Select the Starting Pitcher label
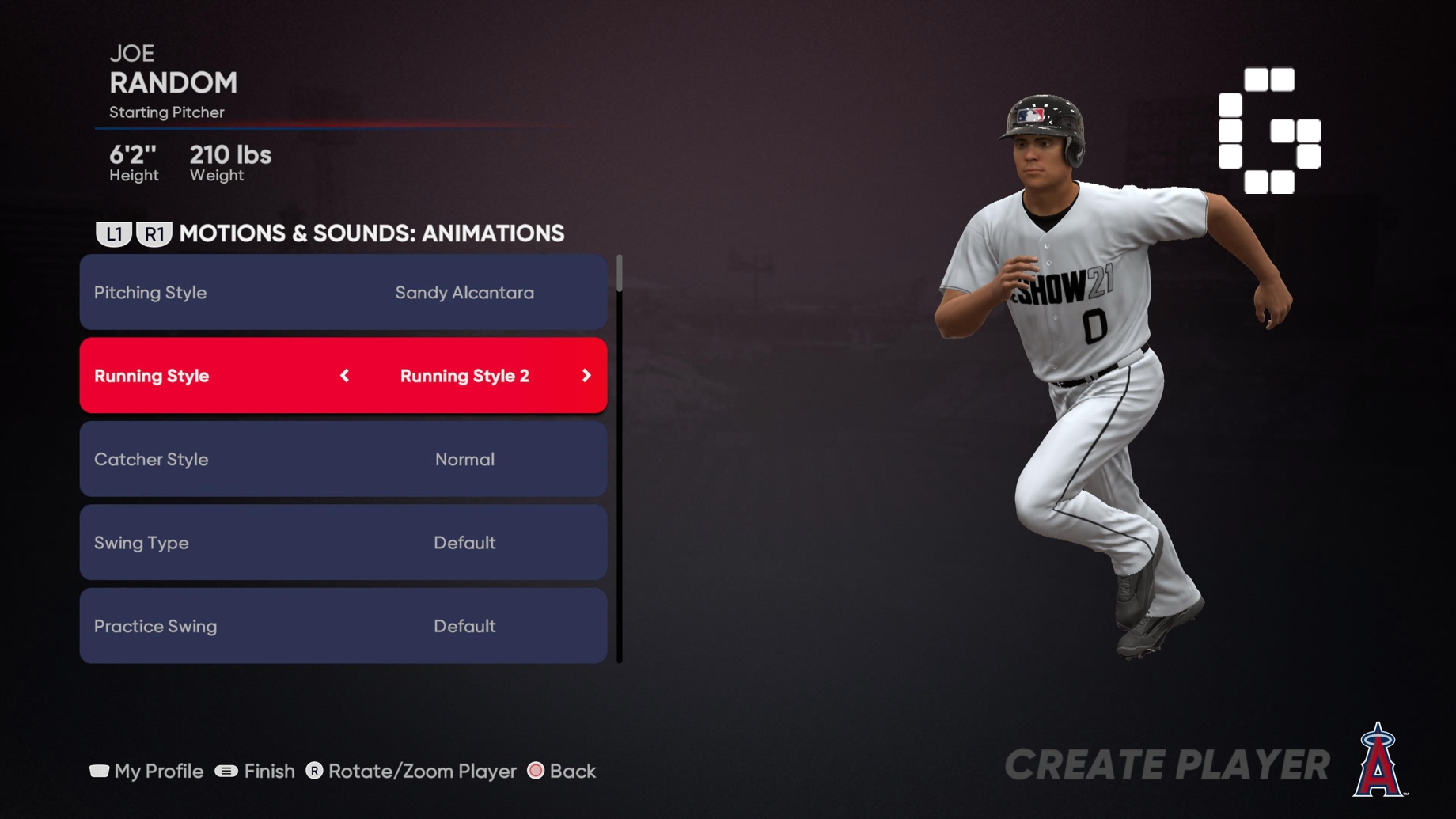Image resolution: width=1456 pixels, height=819 pixels. click(x=167, y=112)
